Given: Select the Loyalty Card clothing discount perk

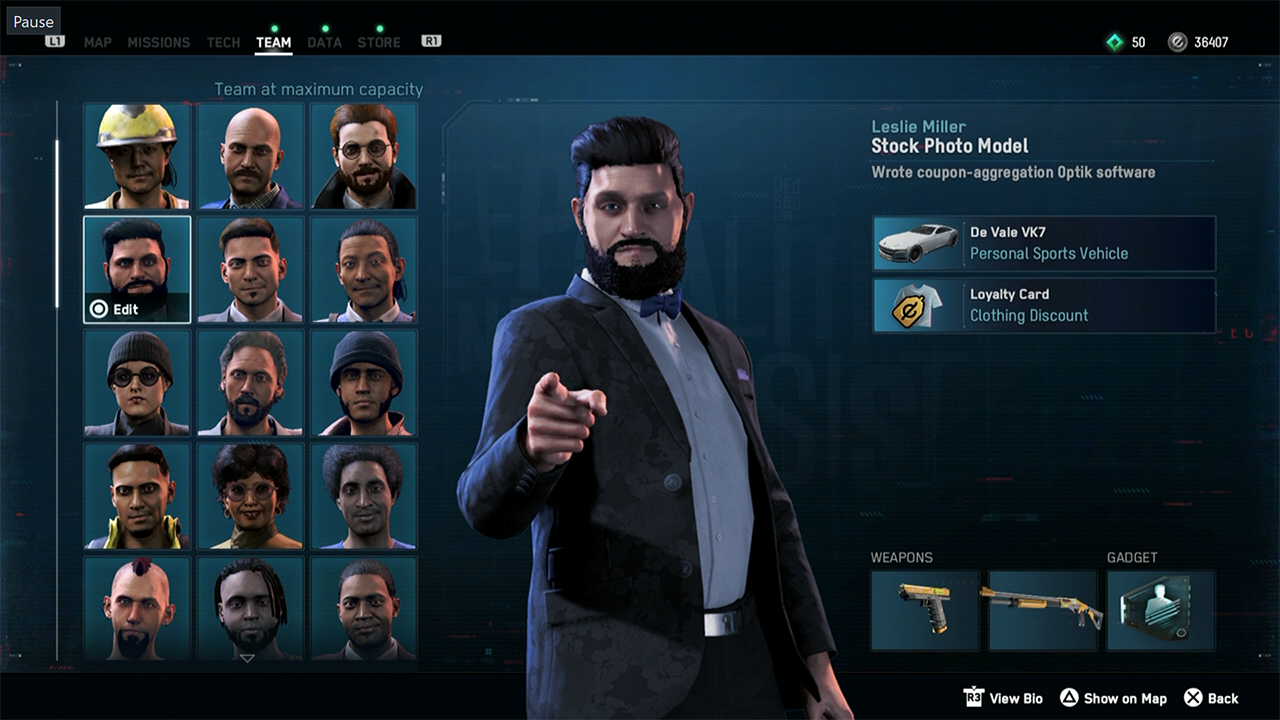Looking at the screenshot, I should 1044,305.
